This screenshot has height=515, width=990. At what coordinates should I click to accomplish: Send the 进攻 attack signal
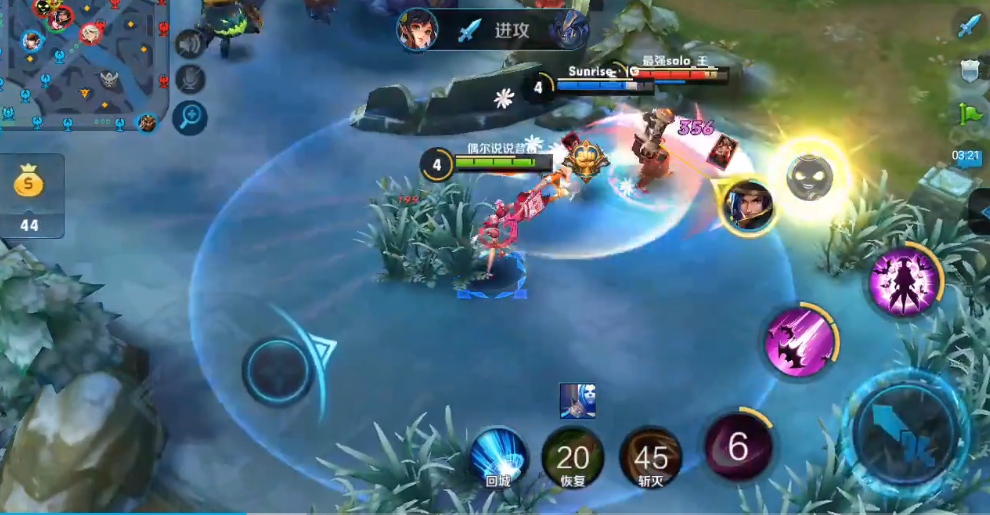[x=493, y=30]
